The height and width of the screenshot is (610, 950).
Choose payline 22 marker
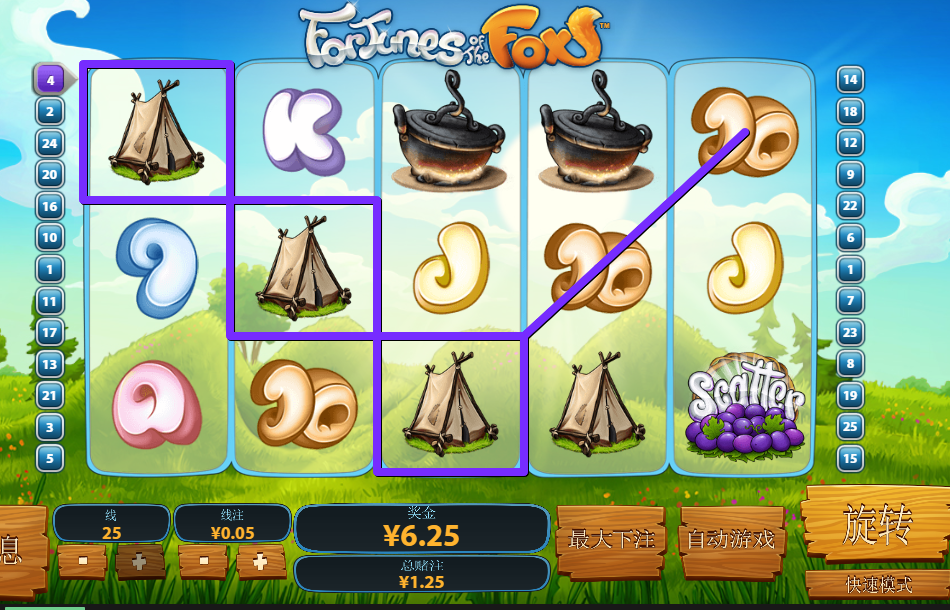[850, 206]
